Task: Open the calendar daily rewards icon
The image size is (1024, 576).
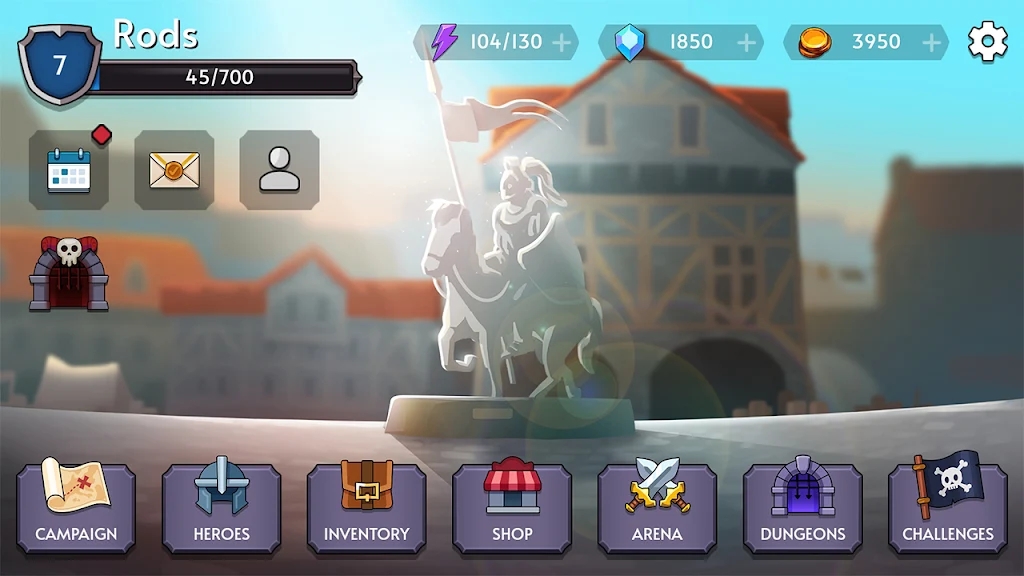Action: (x=69, y=170)
